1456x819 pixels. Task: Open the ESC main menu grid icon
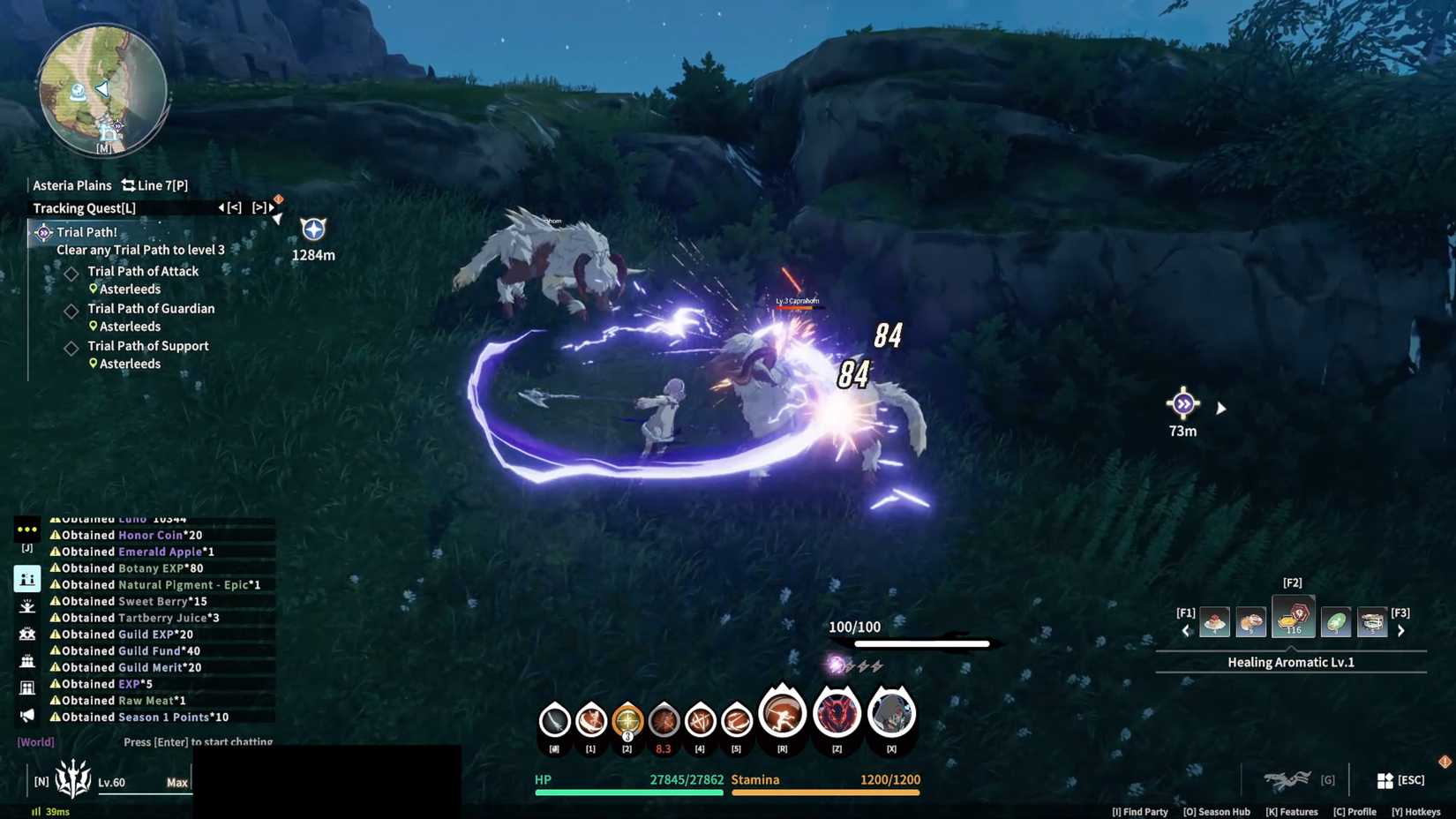(x=1384, y=779)
